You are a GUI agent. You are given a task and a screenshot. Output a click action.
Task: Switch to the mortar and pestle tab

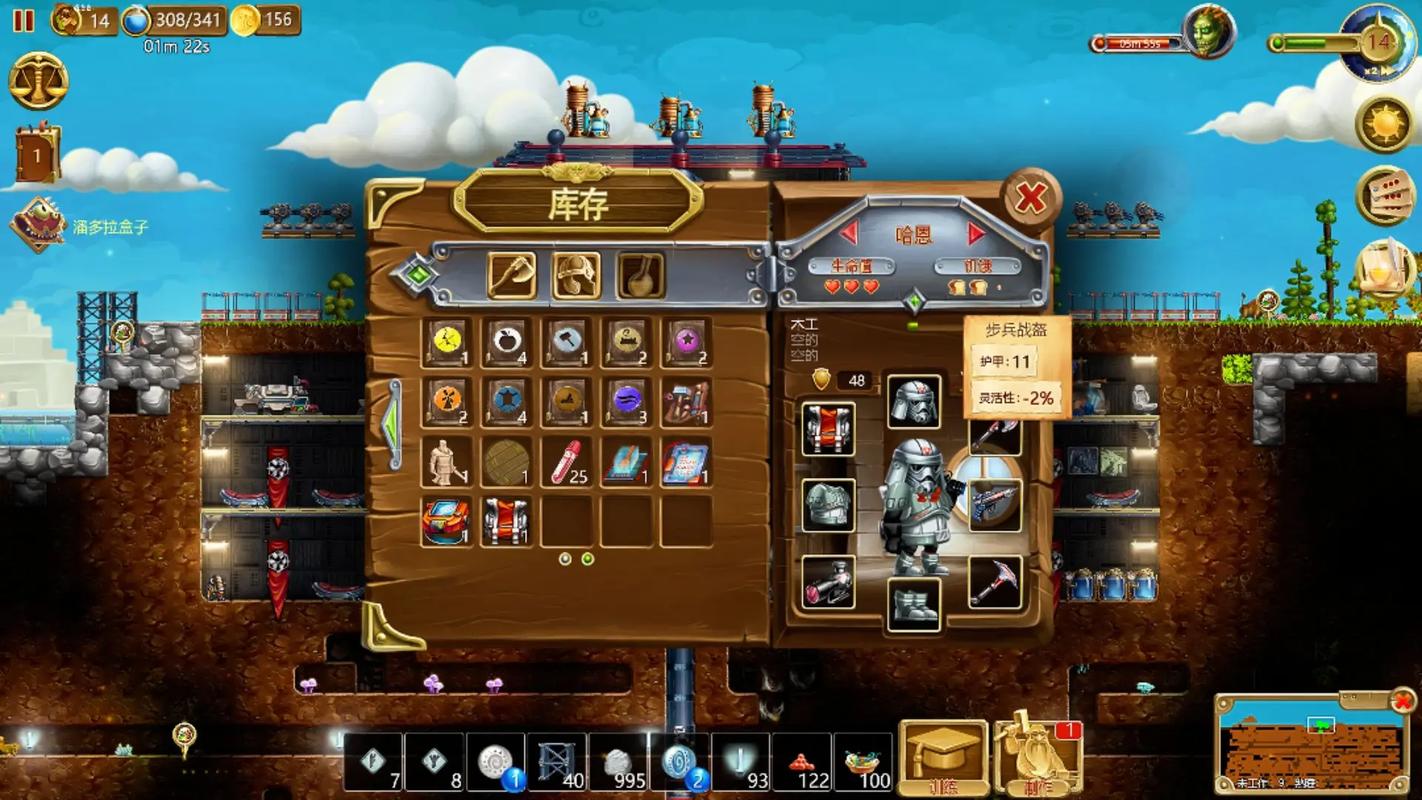(640, 275)
